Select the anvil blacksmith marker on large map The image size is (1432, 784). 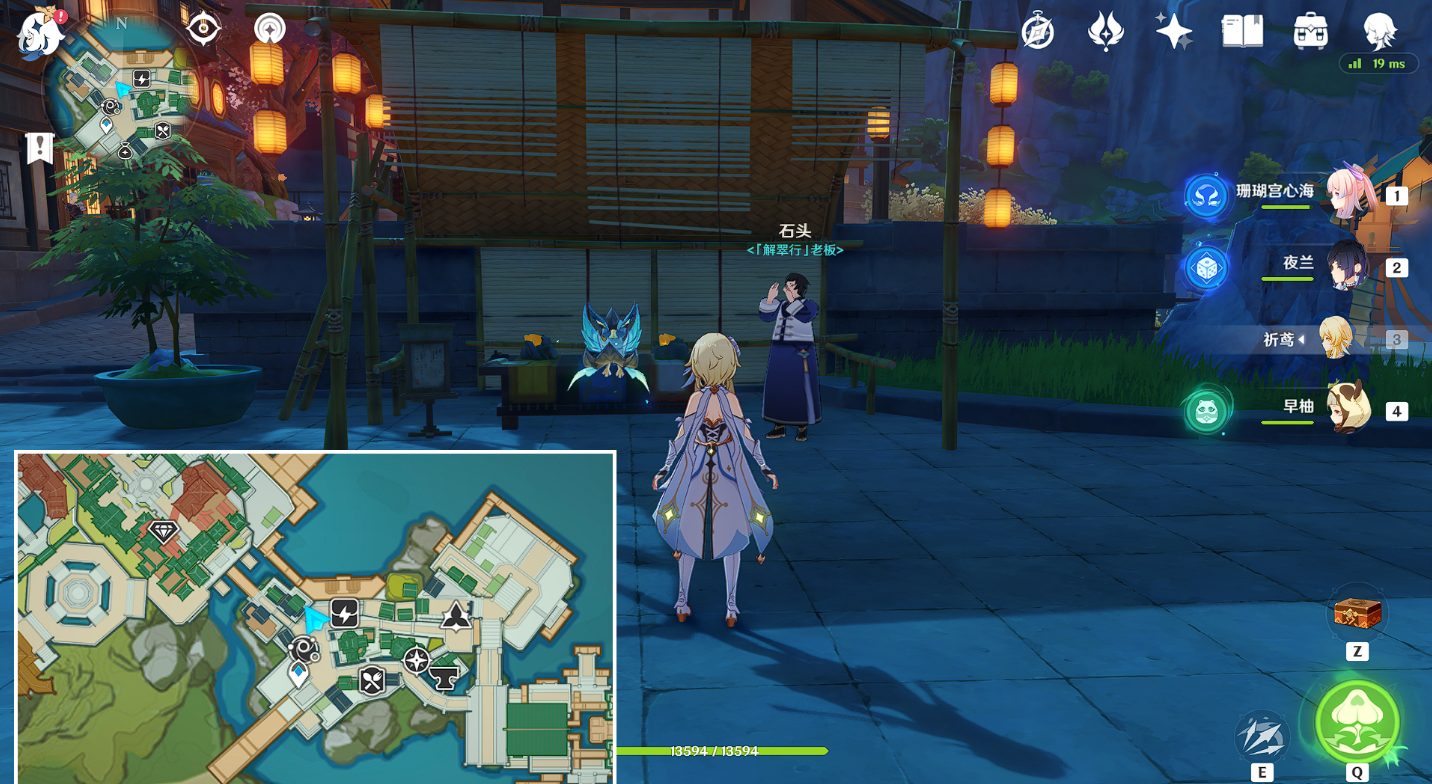point(443,679)
